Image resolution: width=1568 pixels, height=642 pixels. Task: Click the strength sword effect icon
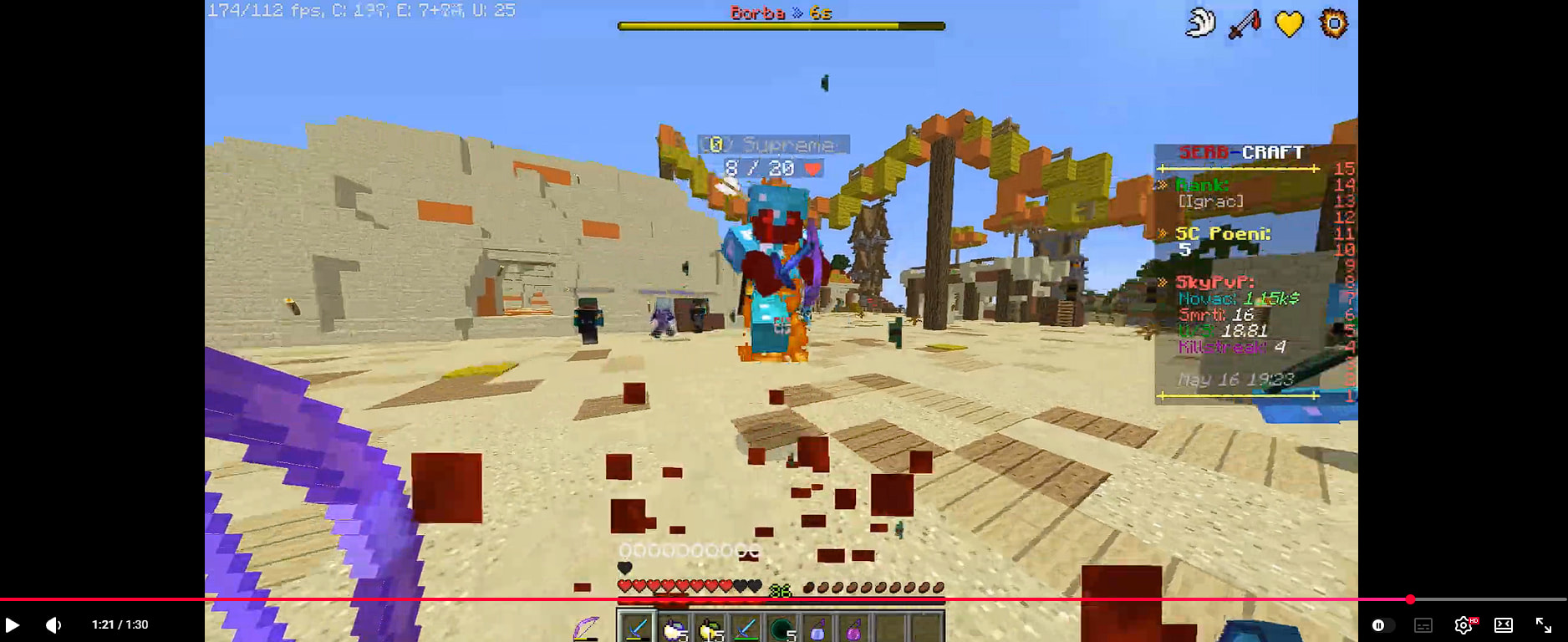tap(1244, 23)
